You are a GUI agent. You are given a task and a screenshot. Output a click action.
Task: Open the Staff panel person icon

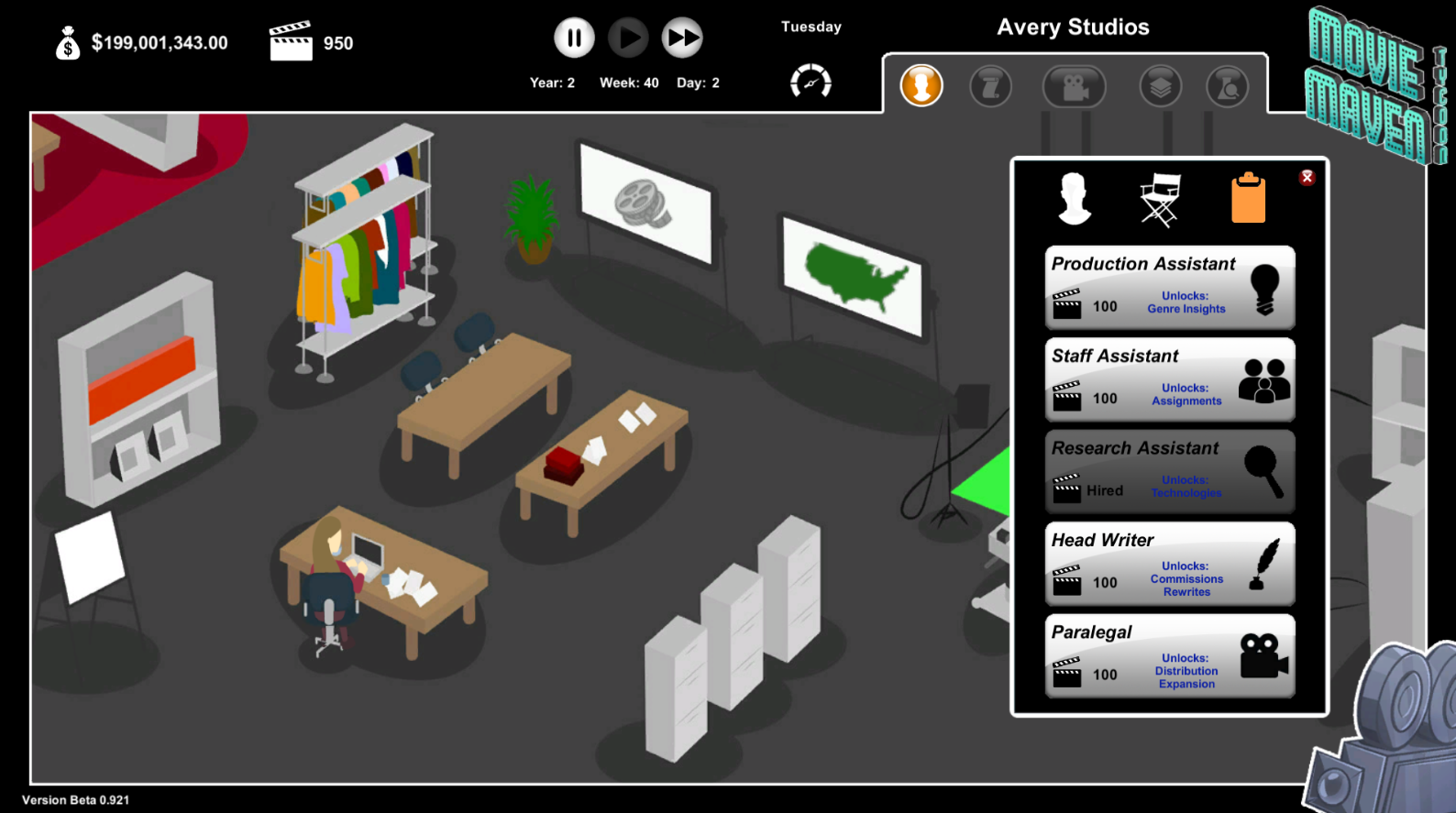click(921, 85)
